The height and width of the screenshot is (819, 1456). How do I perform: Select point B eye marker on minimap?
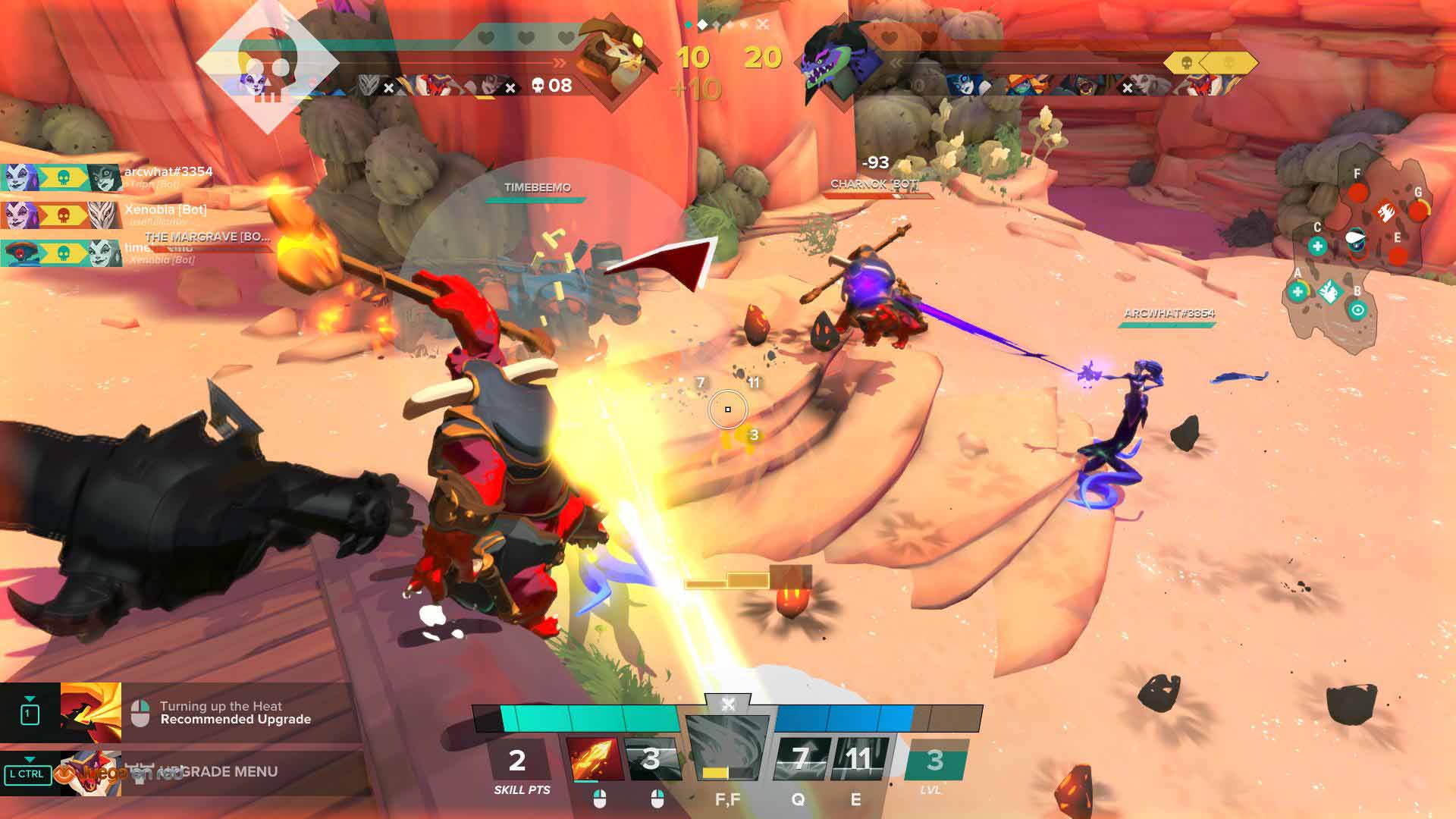coord(1357,309)
